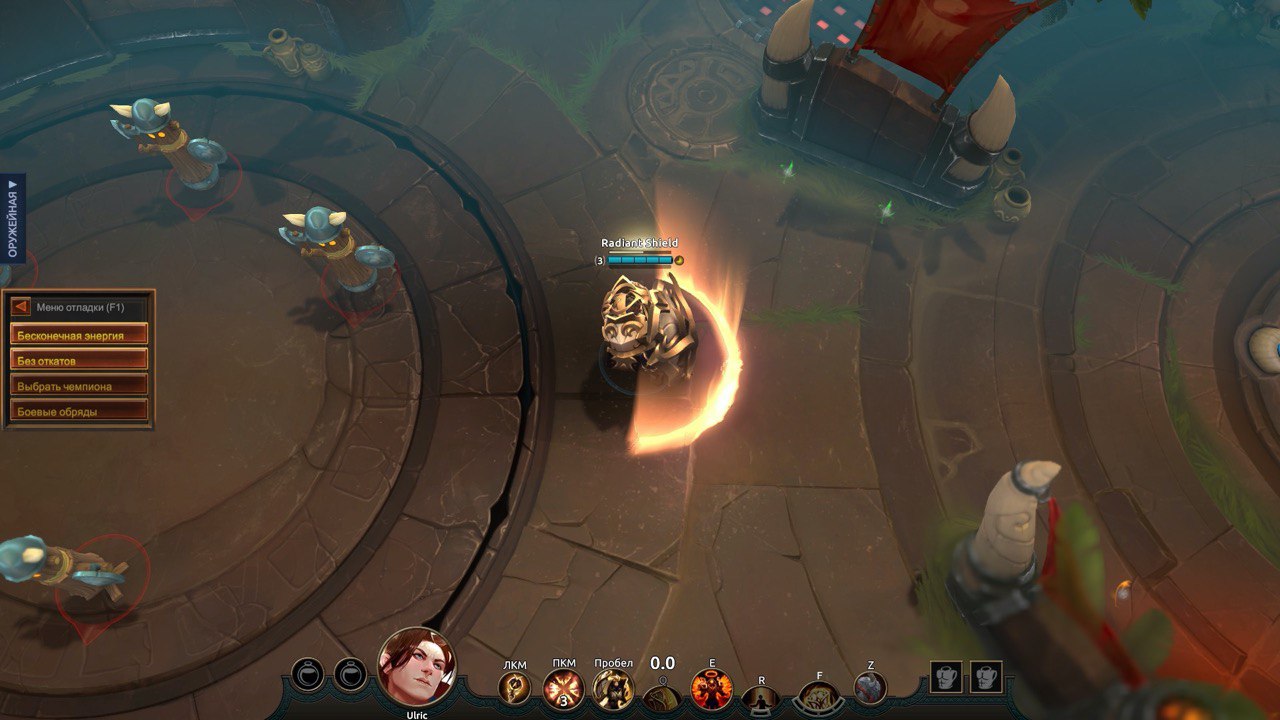Select the Q ability icon
This screenshot has height=720, width=1280.
pos(662,697)
